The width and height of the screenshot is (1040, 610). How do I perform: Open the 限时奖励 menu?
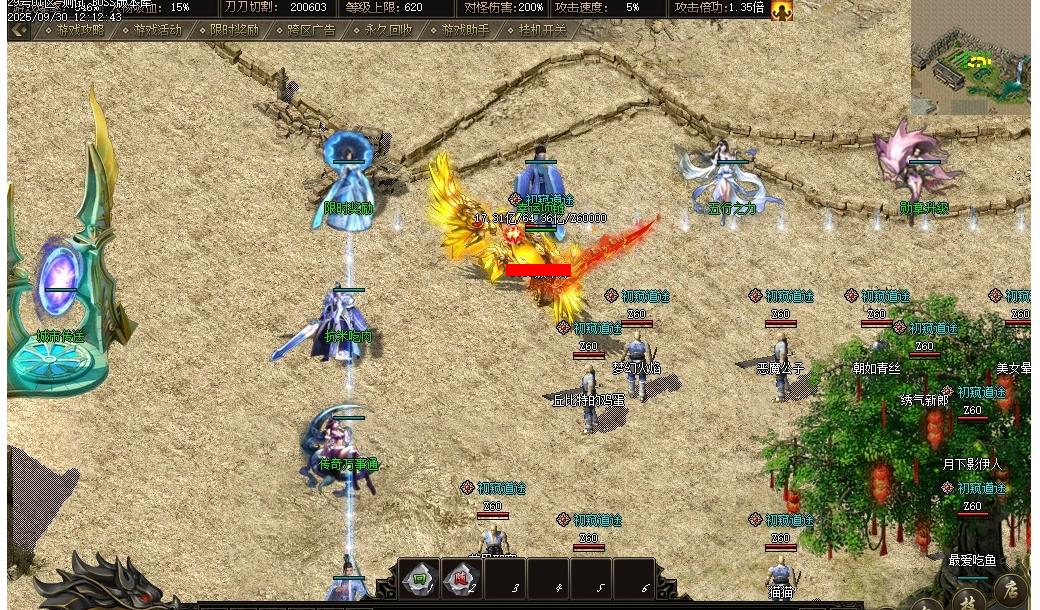(234, 30)
